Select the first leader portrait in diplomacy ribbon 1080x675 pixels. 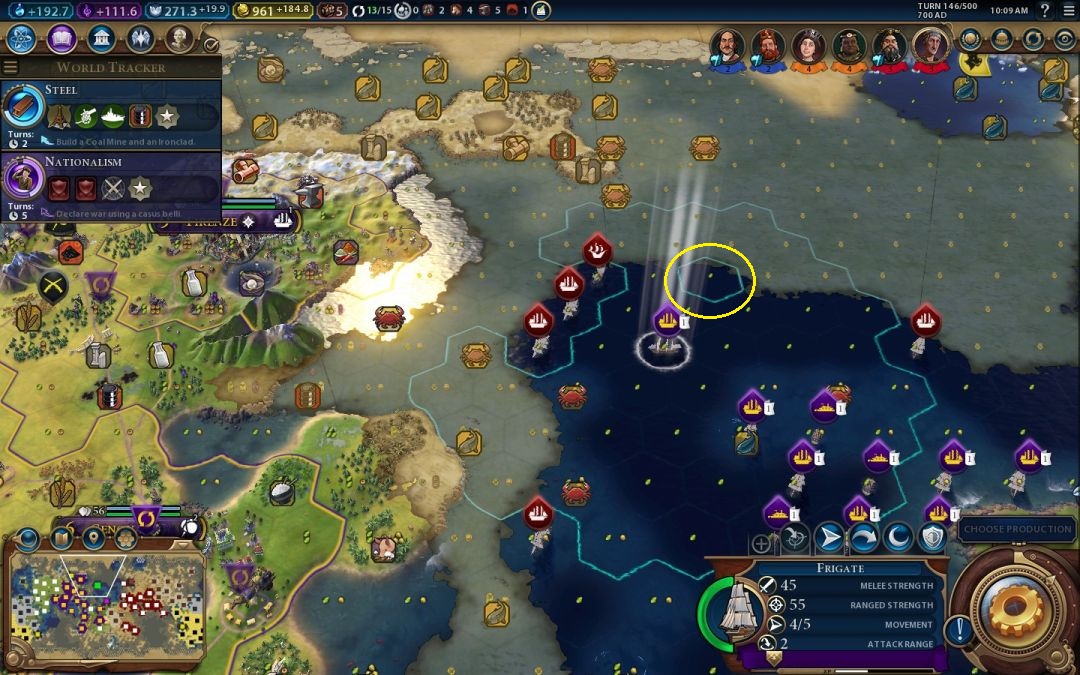click(727, 45)
